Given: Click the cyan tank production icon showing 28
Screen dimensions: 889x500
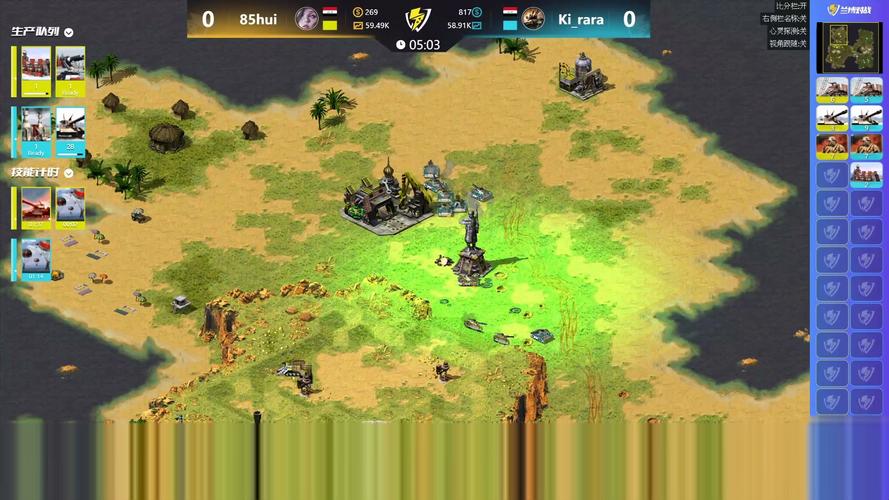Looking at the screenshot, I should tap(70, 131).
